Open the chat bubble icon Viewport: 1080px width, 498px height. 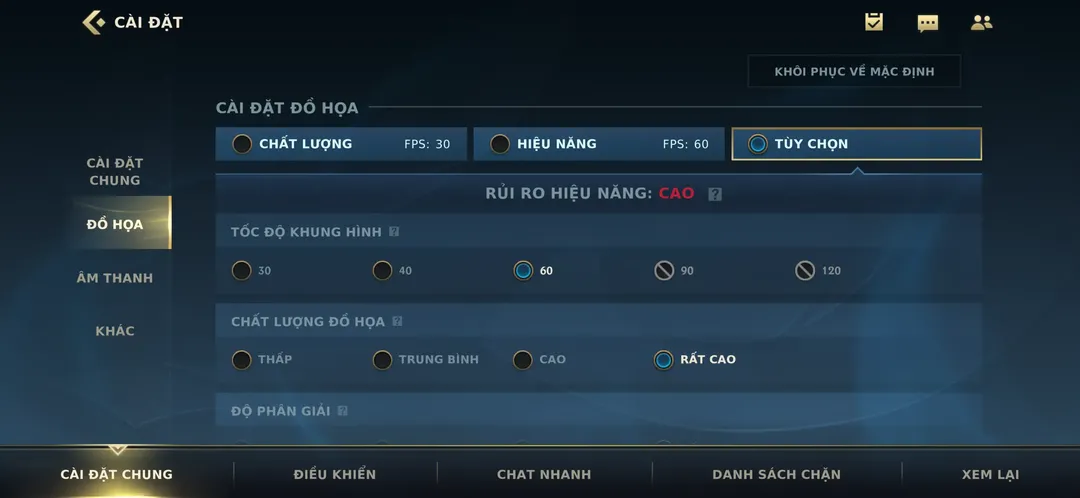pyautogui.click(x=928, y=22)
